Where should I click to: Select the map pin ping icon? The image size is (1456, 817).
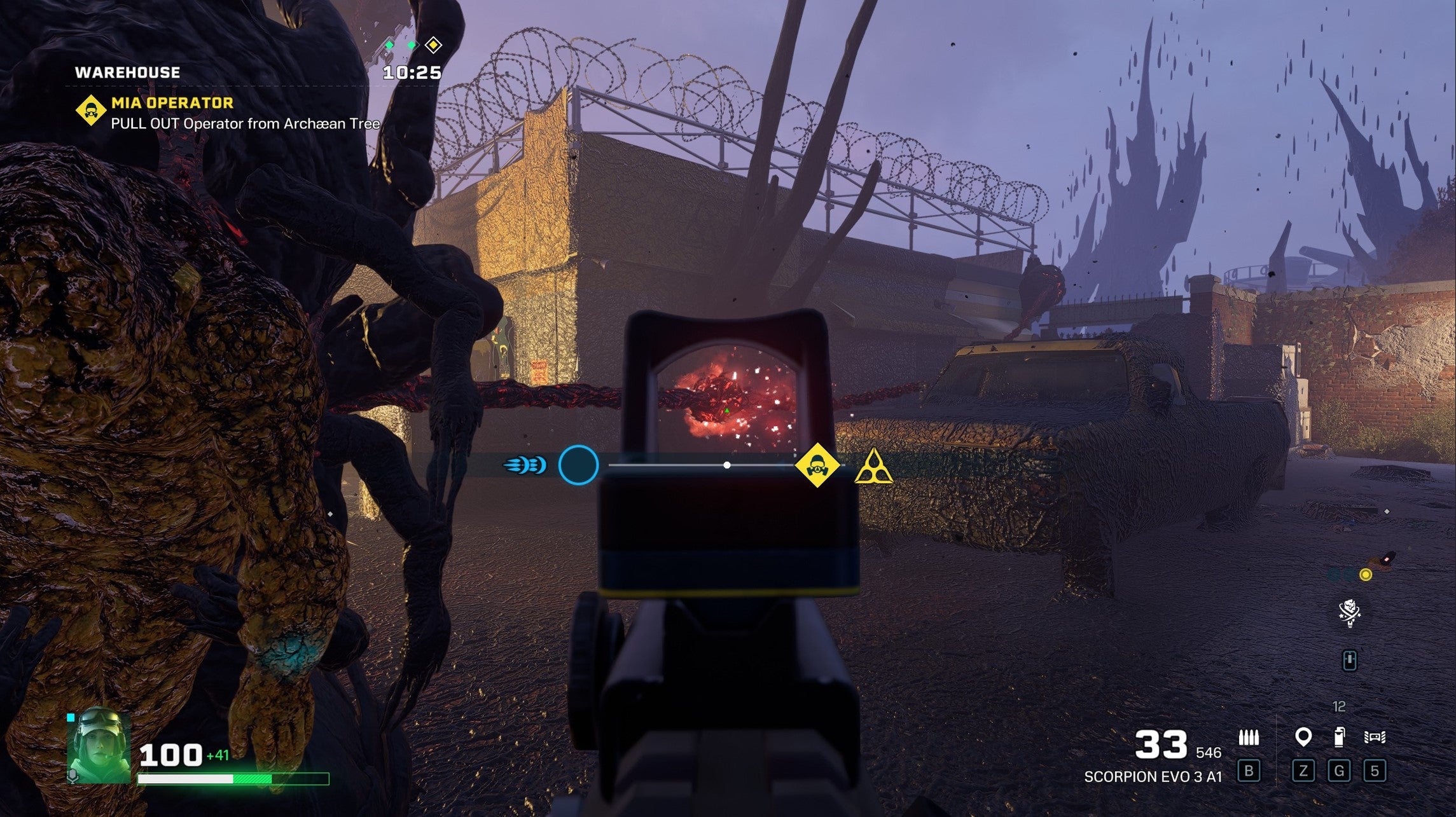point(1303,738)
